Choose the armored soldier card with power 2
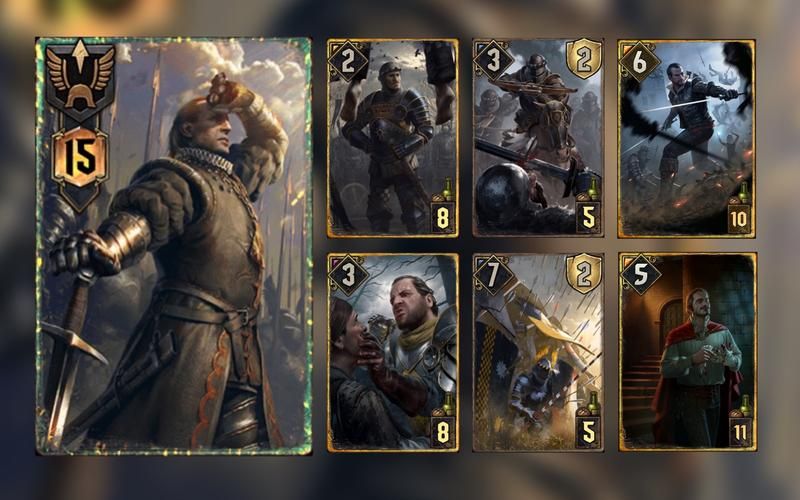The image size is (800, 500). tap(393, 138)
